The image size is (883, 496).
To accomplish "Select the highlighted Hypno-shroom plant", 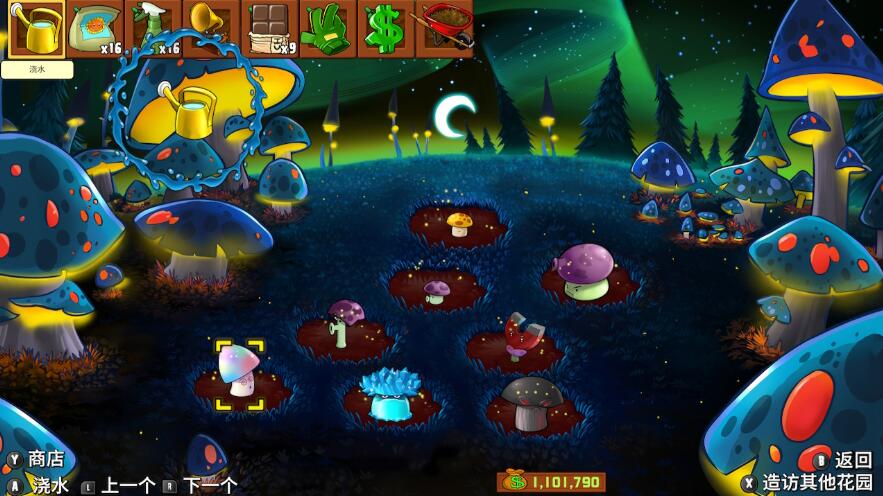I will tap(240, 372).
